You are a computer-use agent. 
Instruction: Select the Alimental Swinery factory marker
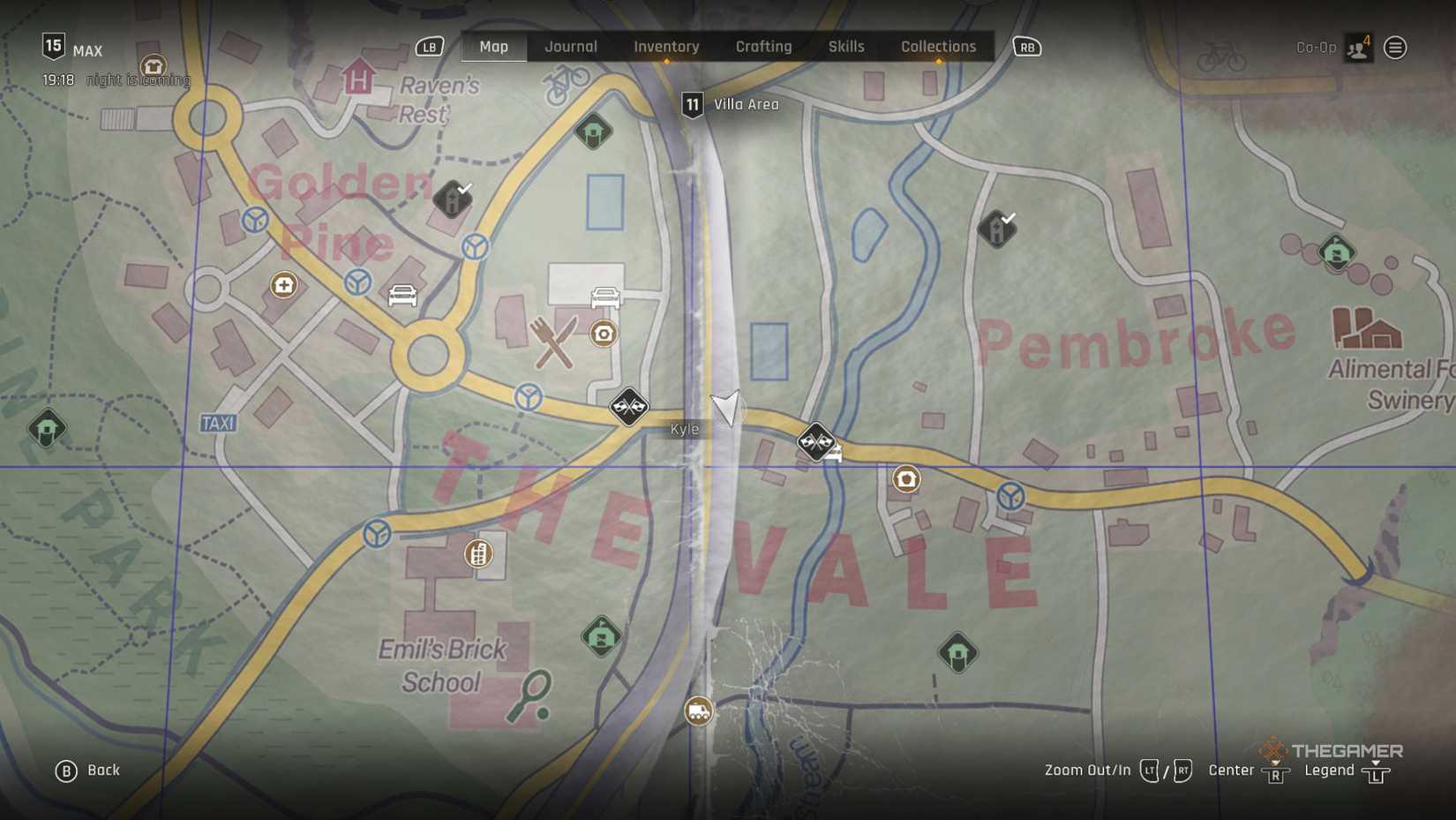pos(1366,328)
